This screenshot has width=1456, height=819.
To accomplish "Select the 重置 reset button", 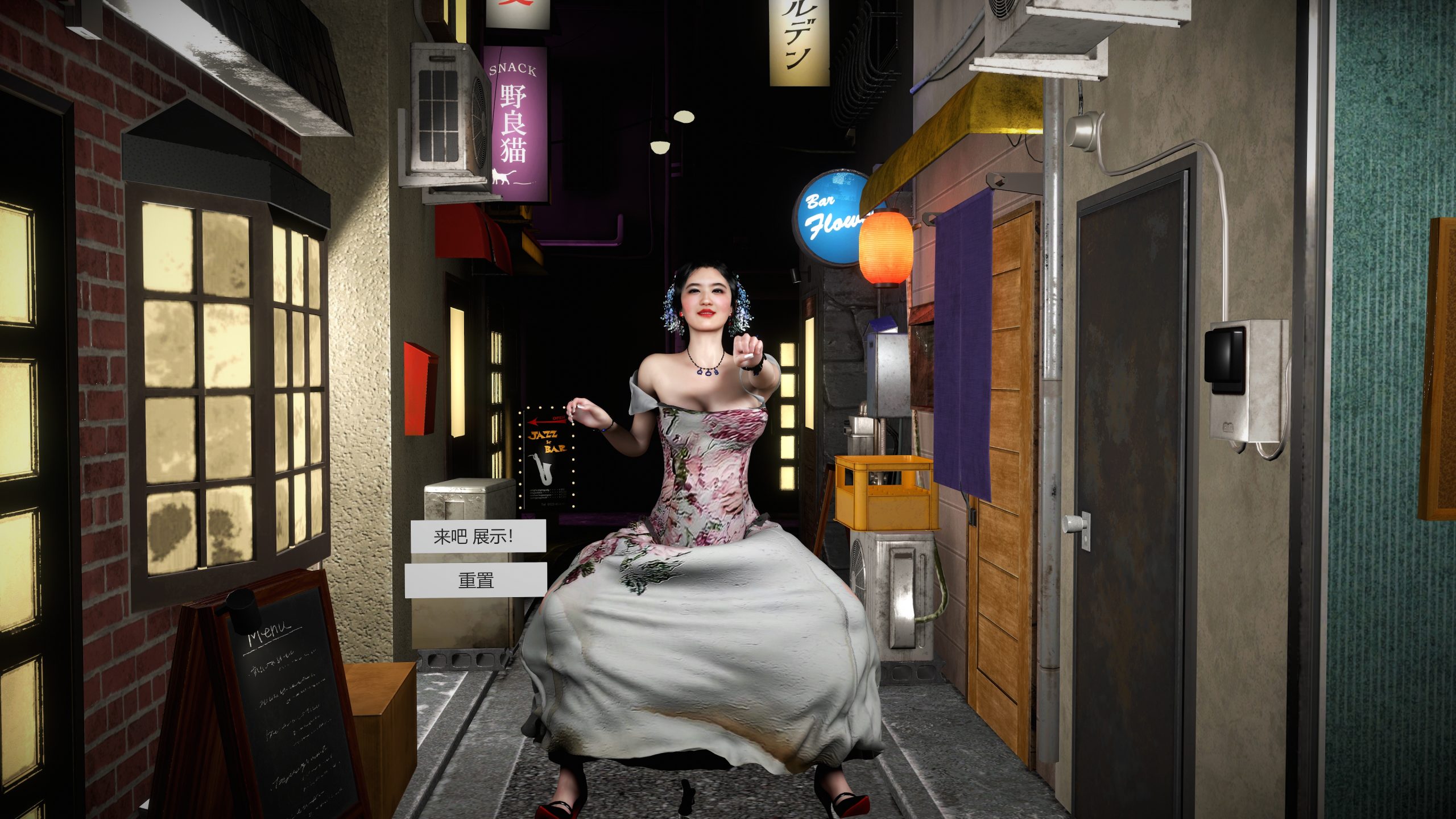I will [x=475, y=580].
